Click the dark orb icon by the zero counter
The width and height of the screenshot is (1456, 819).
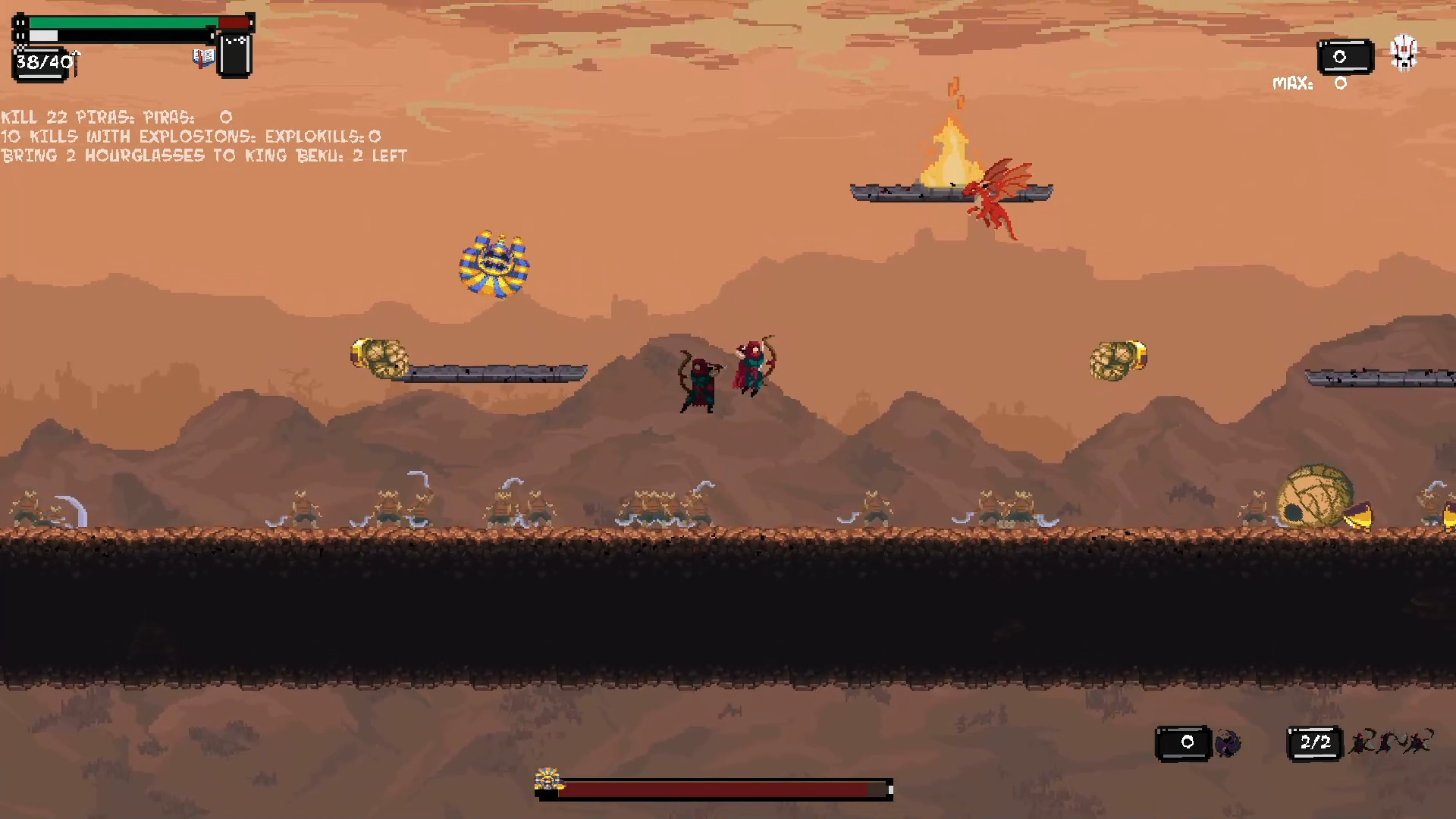(x=1228, y=743)
